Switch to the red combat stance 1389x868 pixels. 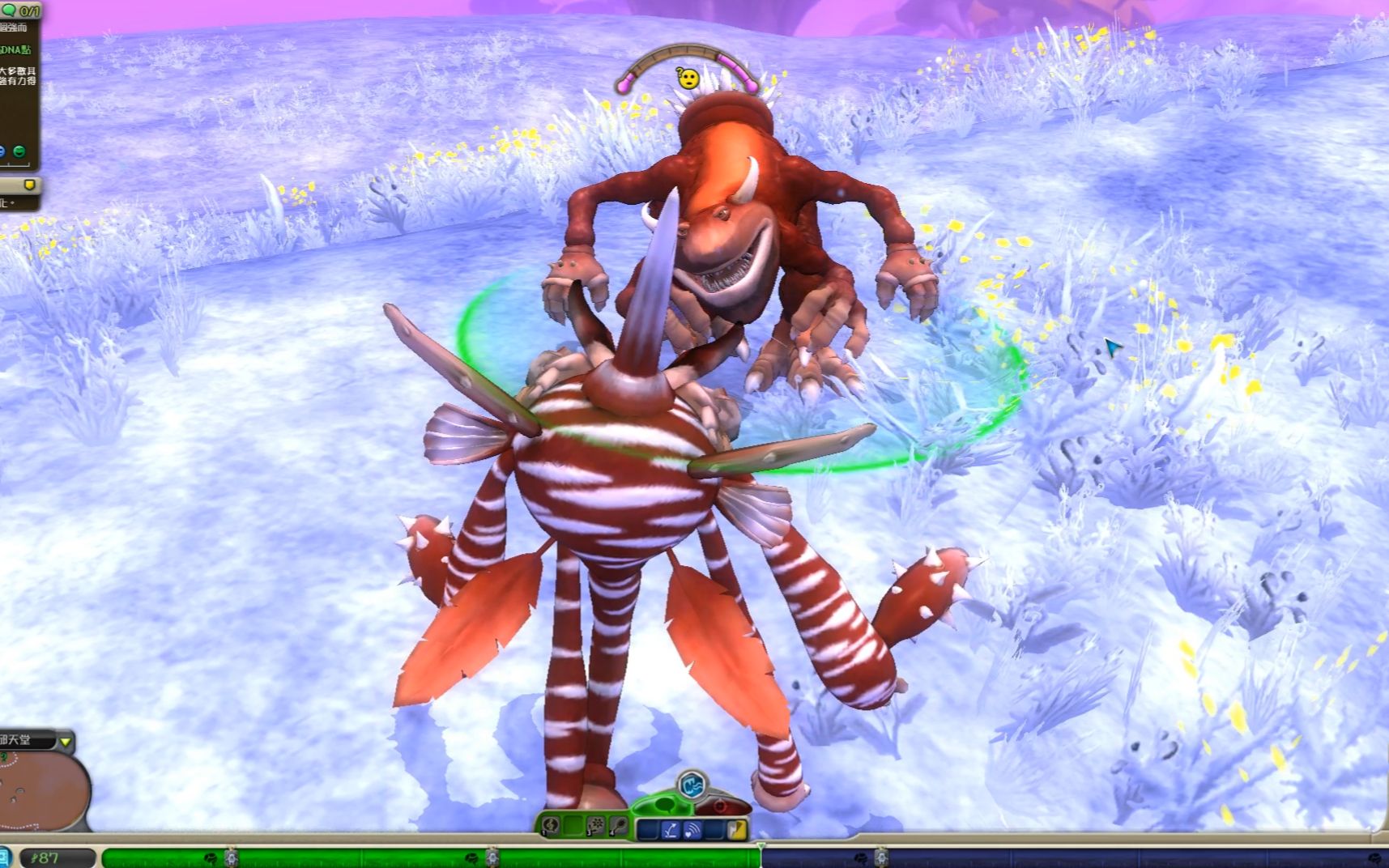(x=721, y=806)
